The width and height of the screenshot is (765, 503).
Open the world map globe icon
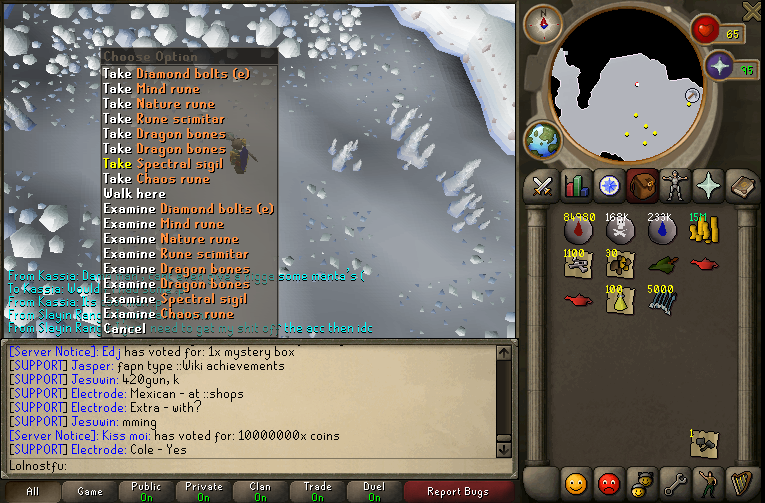[543, 140]
